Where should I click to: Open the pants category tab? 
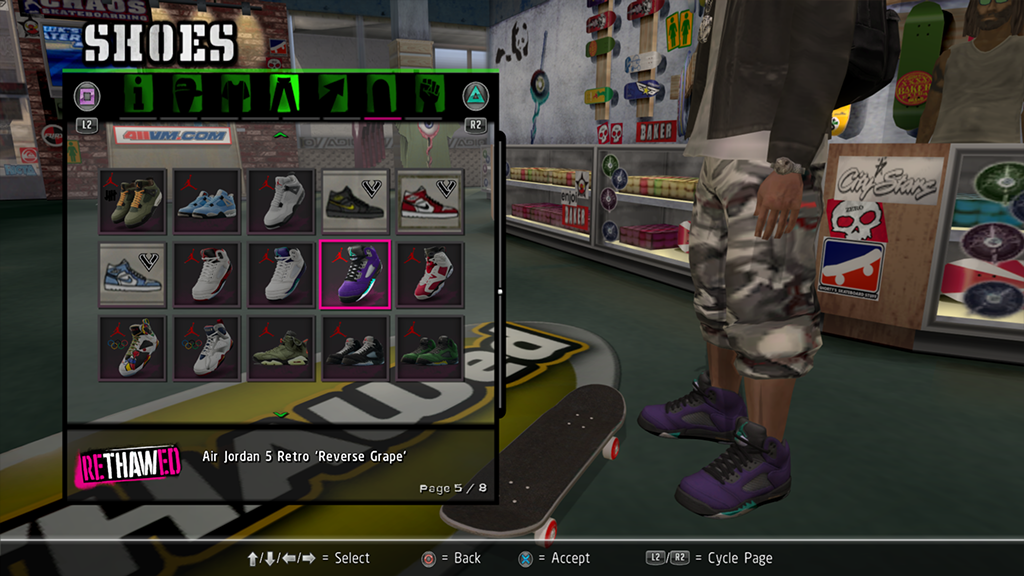tap(284, 96)
